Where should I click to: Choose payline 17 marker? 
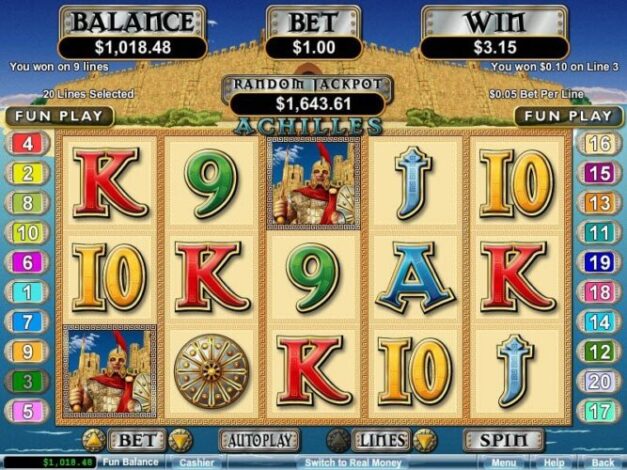tap(599, 410)
